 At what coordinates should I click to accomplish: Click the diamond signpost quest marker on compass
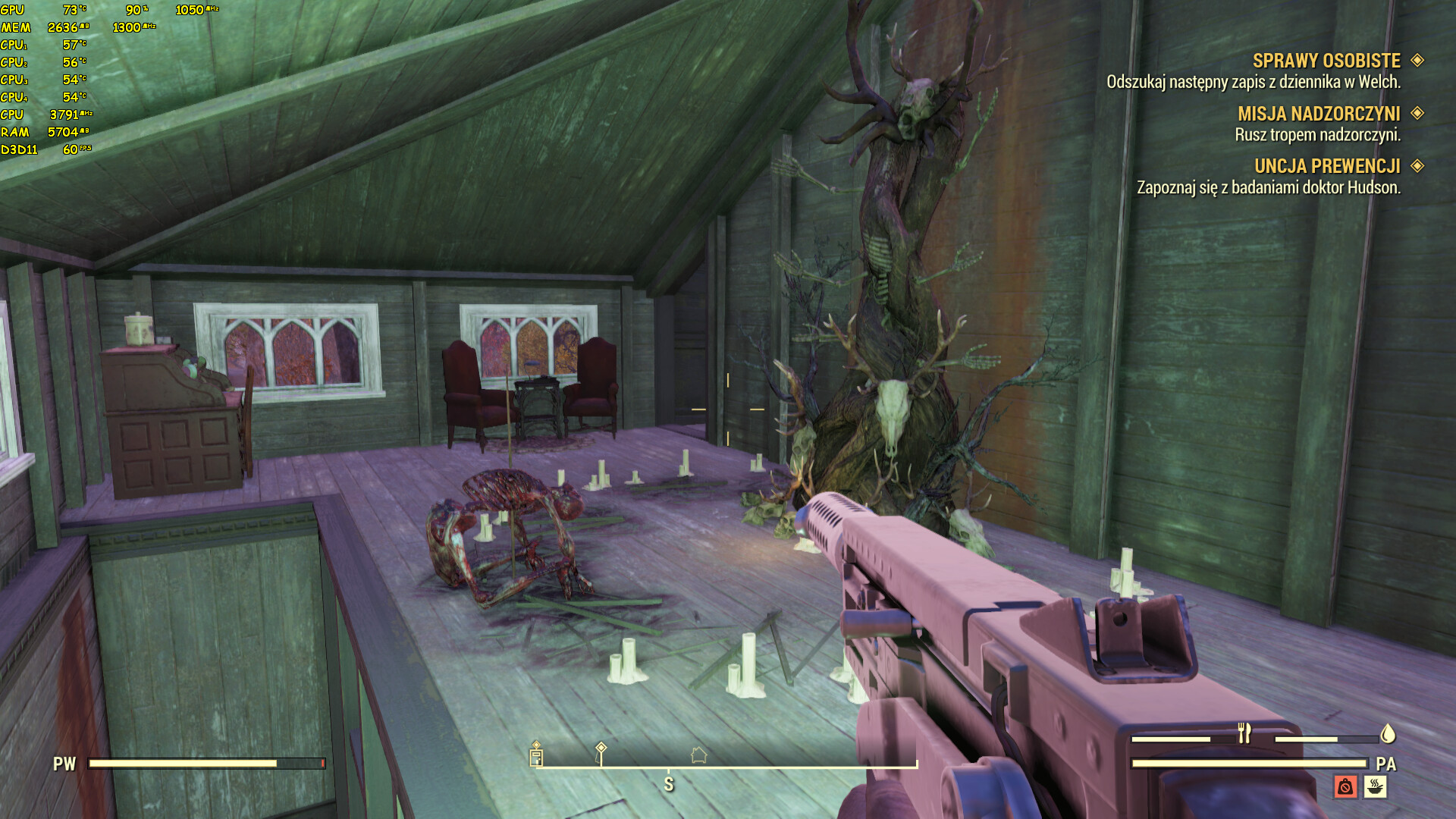pos(601,751)
